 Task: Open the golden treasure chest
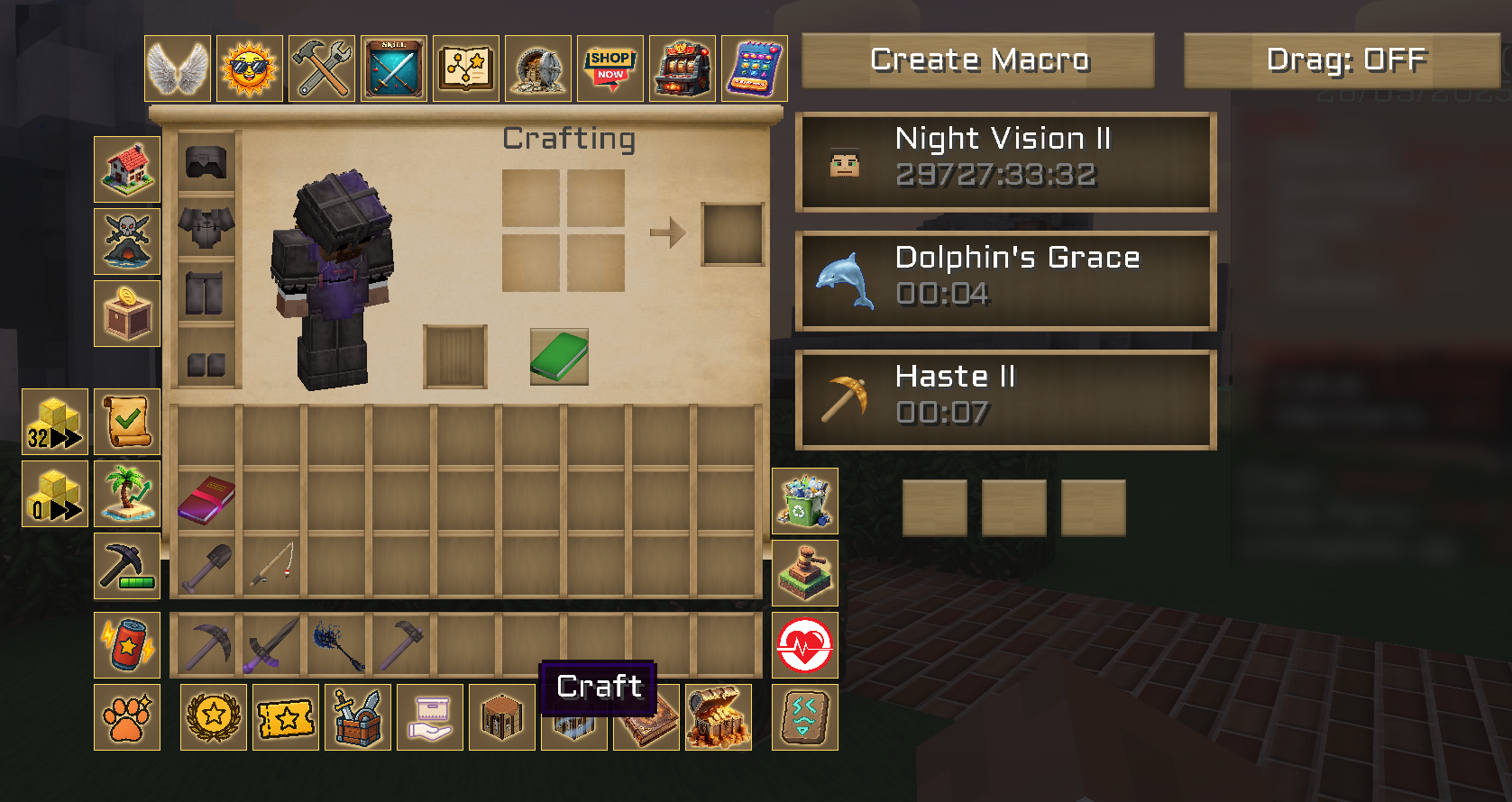tap(719, 717)
